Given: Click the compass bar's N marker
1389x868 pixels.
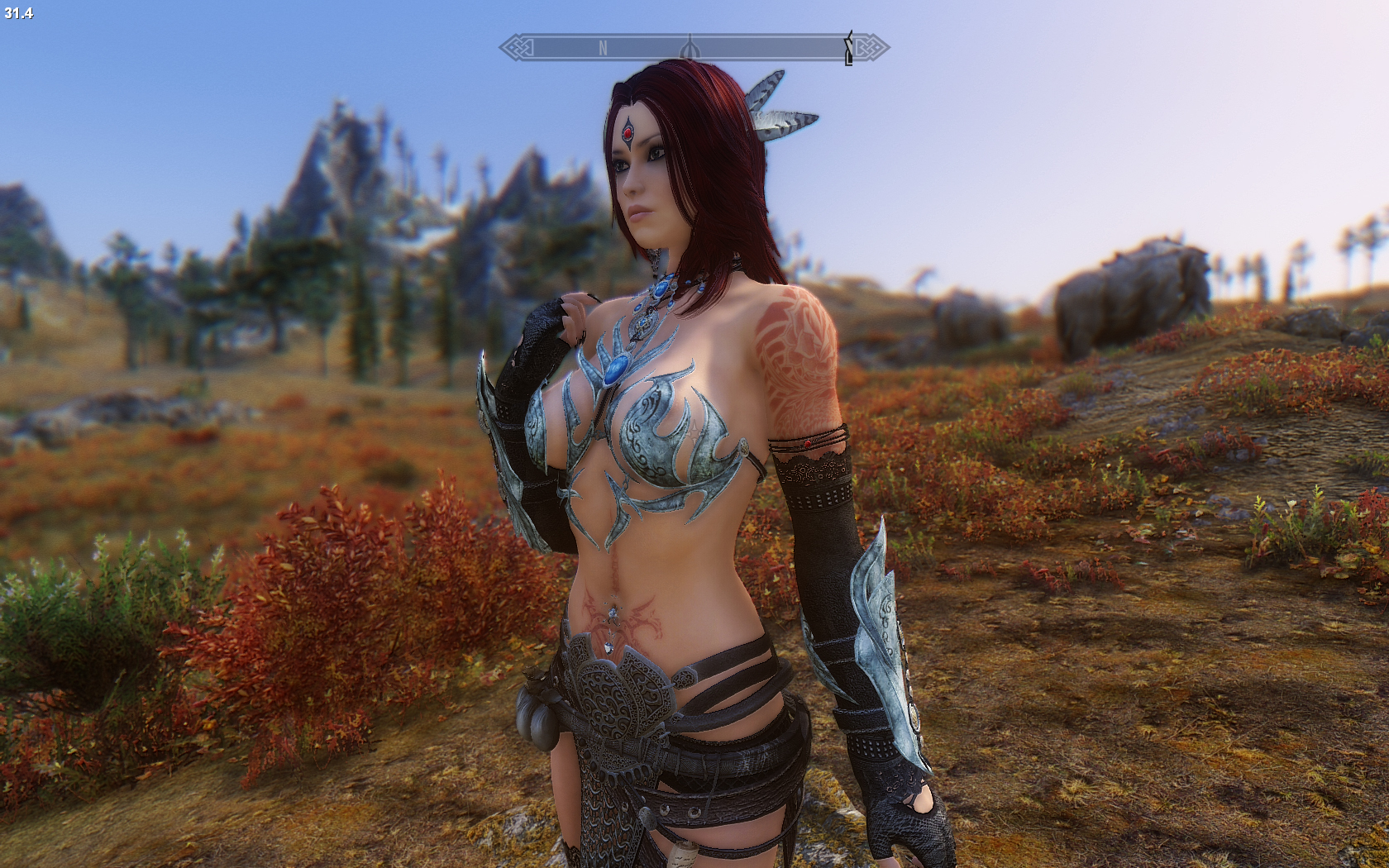Looking at the screenshot, I should tap(603, 49).
